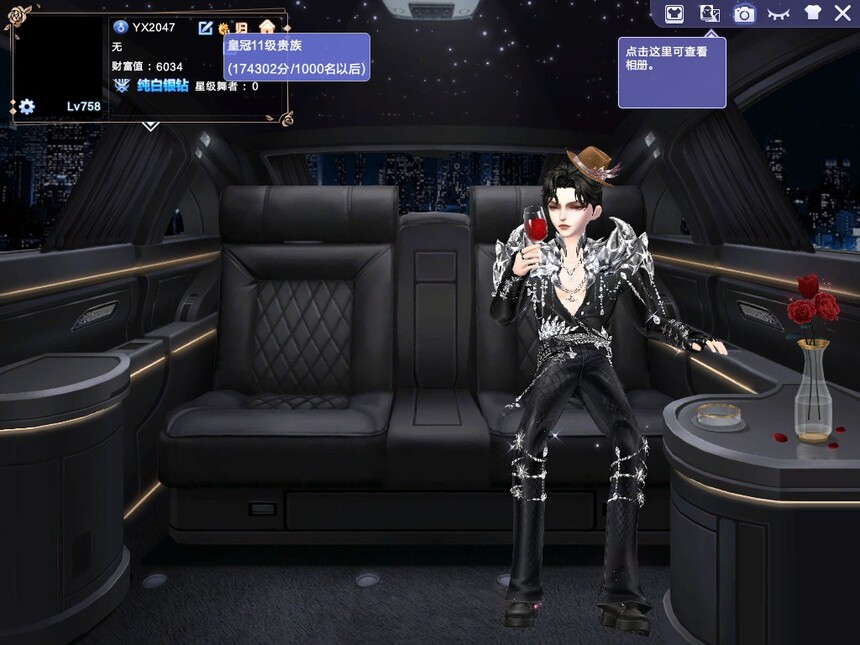Image resolution: width=860 pixels, height=645 pixels.
Task: Open the white t-shirt outfit icon
Action: [x=811, y=13]
